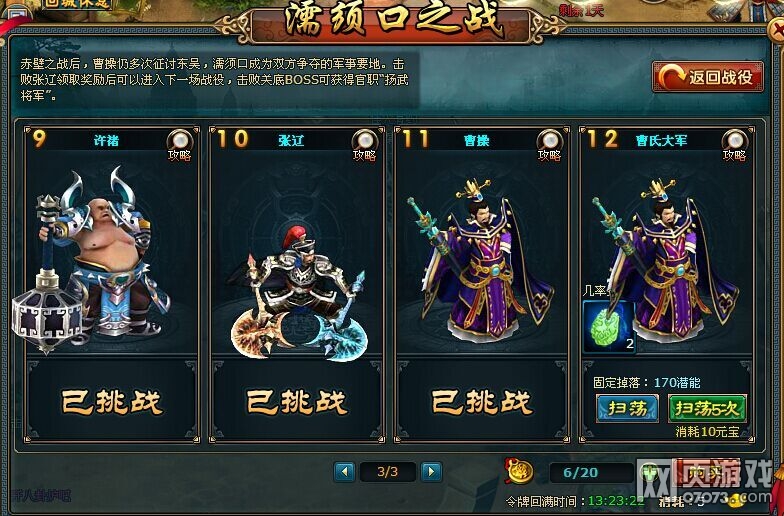
Task: Open 攻略 guide for 曹氏大军 stage
Action: (x=734, y=142)
